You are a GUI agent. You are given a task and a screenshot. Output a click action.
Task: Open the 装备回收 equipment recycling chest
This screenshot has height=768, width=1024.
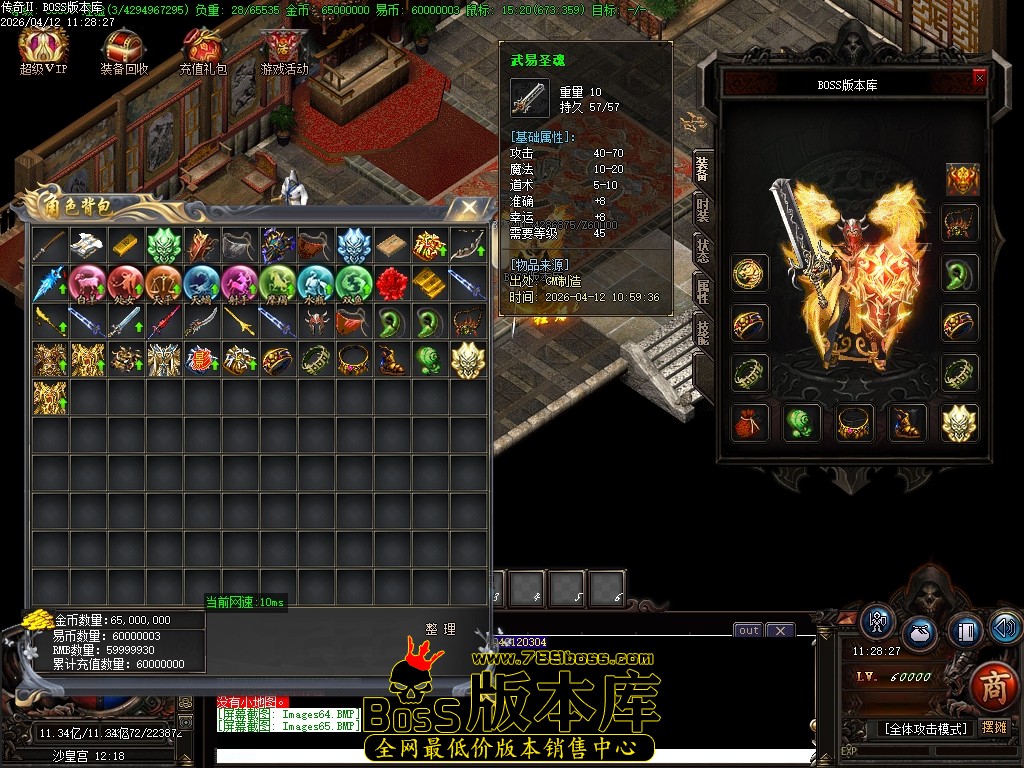click(124, 50)
